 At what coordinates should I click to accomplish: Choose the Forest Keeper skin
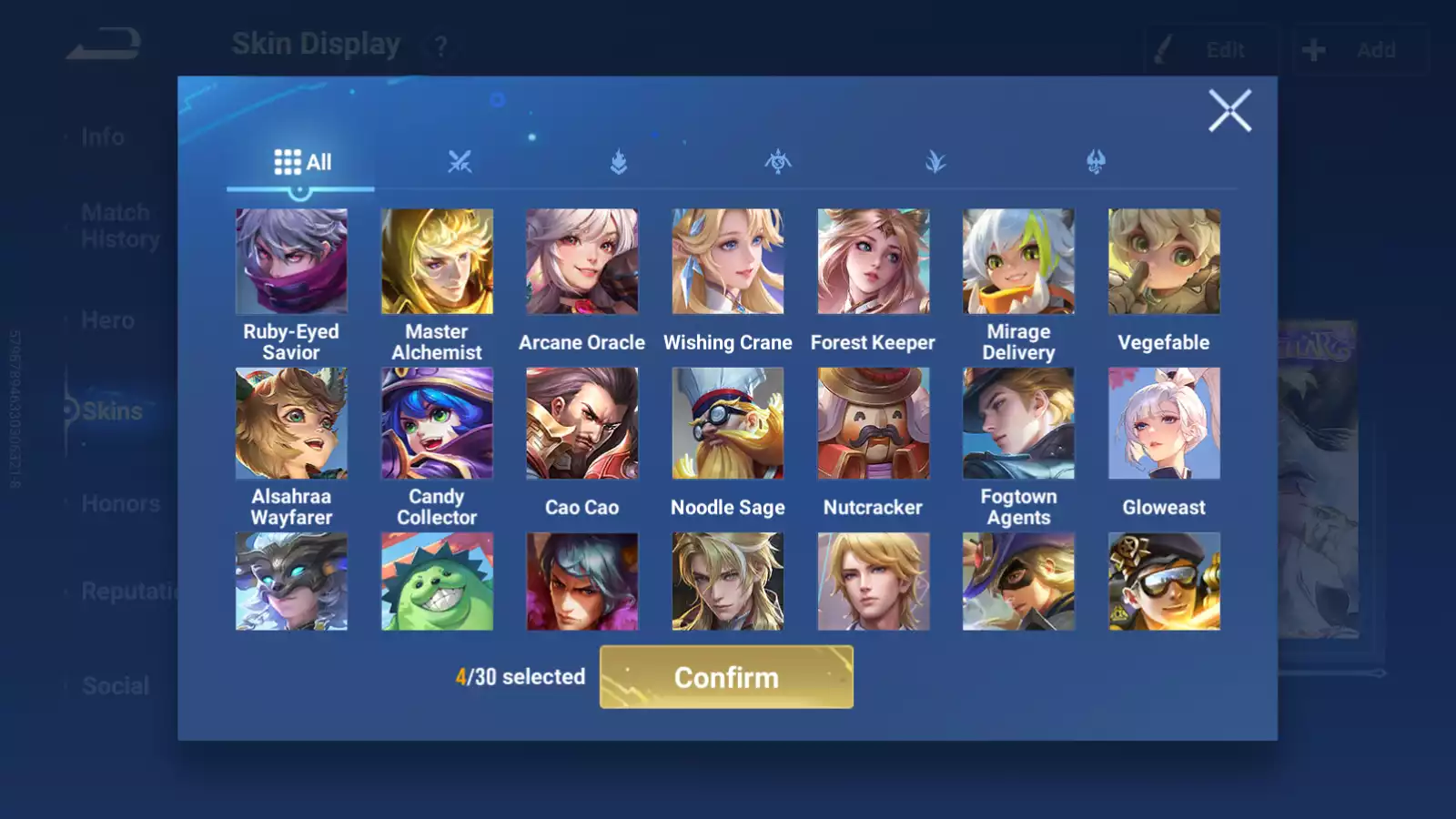(874, 262)
